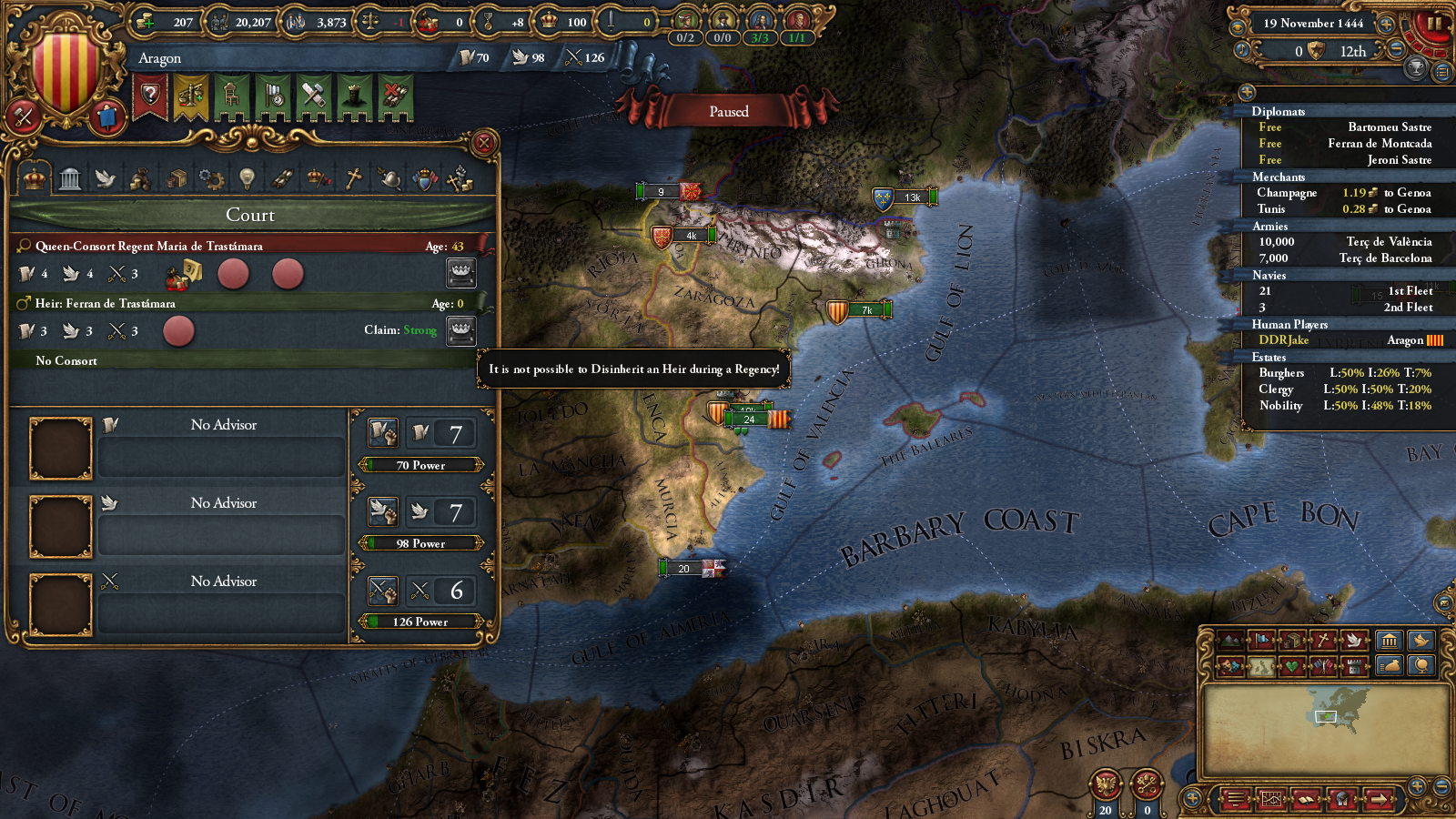Open the Diplomacy tab with the dove icon
The image size is (1456, 819).
point(106,178)
